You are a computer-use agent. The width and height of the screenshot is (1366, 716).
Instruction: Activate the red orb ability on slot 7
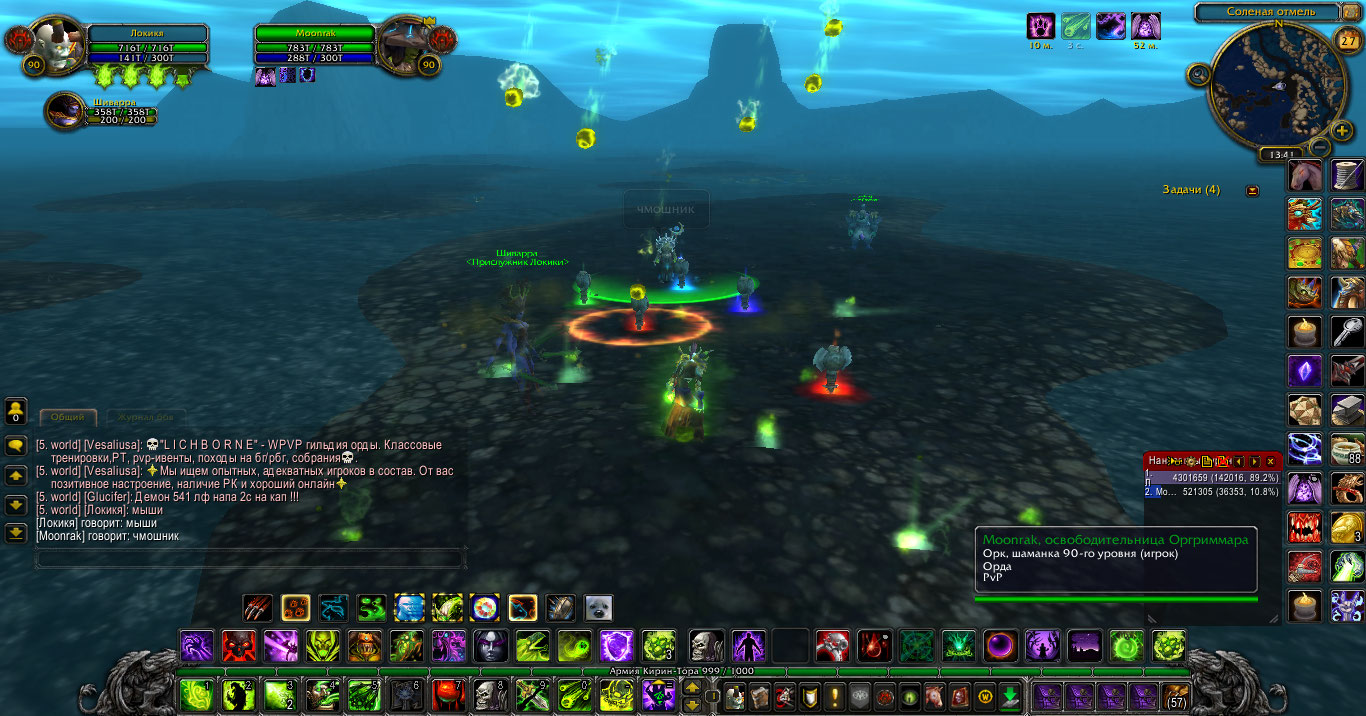coord(448,693)
